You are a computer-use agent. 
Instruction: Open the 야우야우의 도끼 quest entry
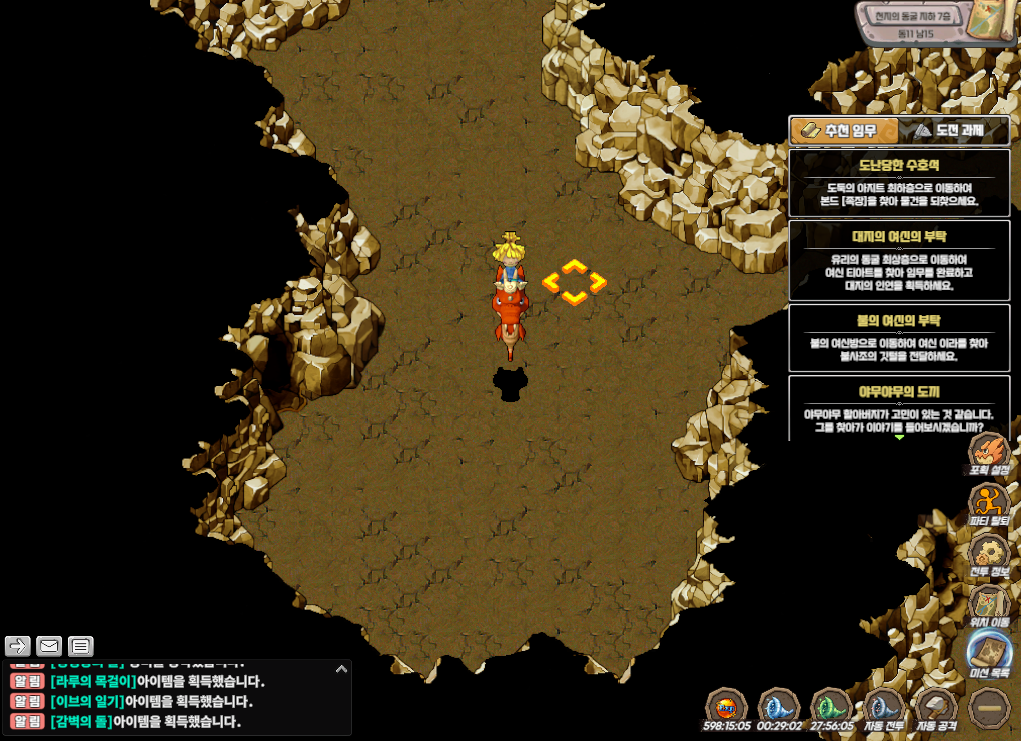pos(898,407)
